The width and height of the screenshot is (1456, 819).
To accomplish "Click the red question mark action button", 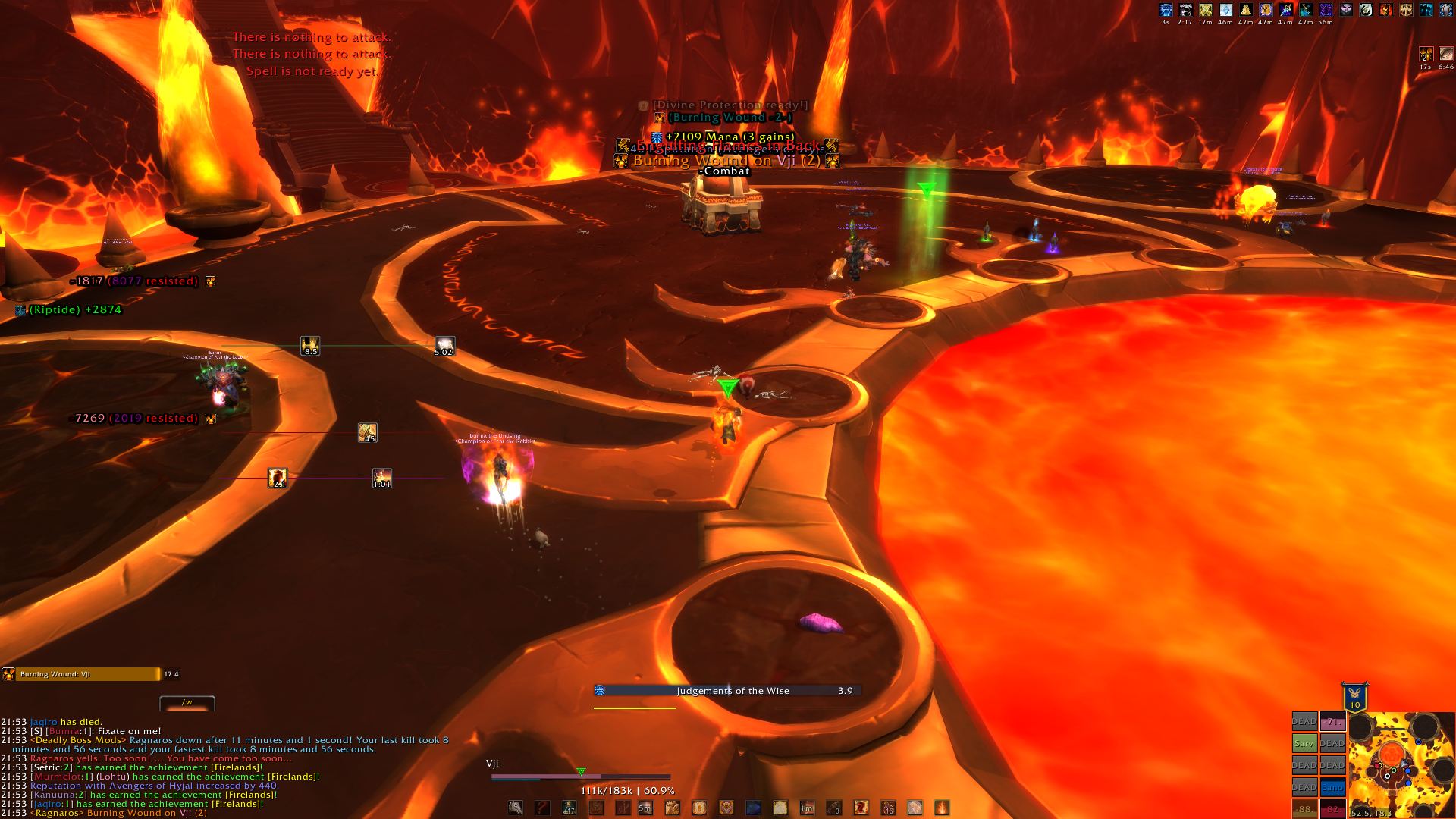I will [542, 808].
